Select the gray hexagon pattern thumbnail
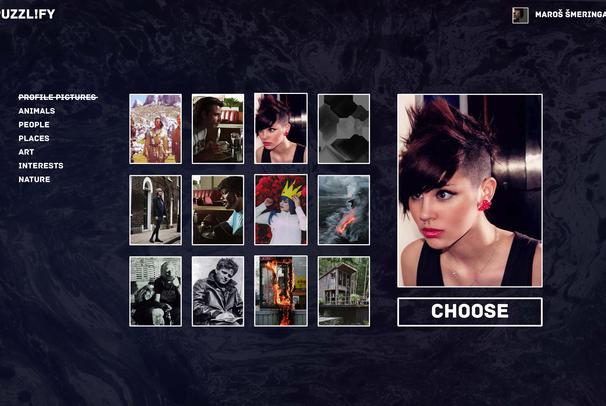This screenshot has width=606, height=406. pyautogui.click(x=343, y=129)
